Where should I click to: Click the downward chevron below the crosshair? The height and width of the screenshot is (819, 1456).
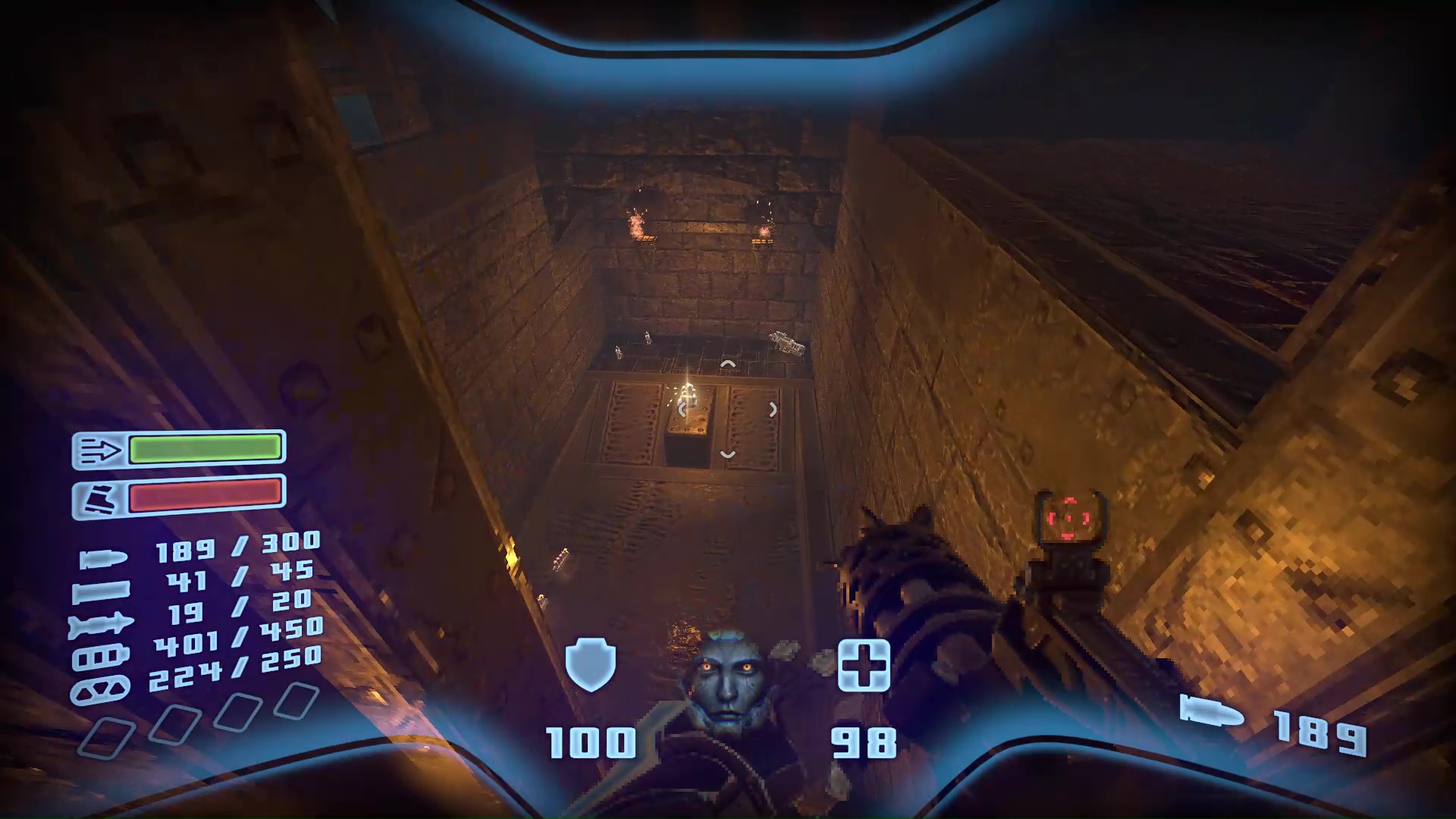pos(727,453)
